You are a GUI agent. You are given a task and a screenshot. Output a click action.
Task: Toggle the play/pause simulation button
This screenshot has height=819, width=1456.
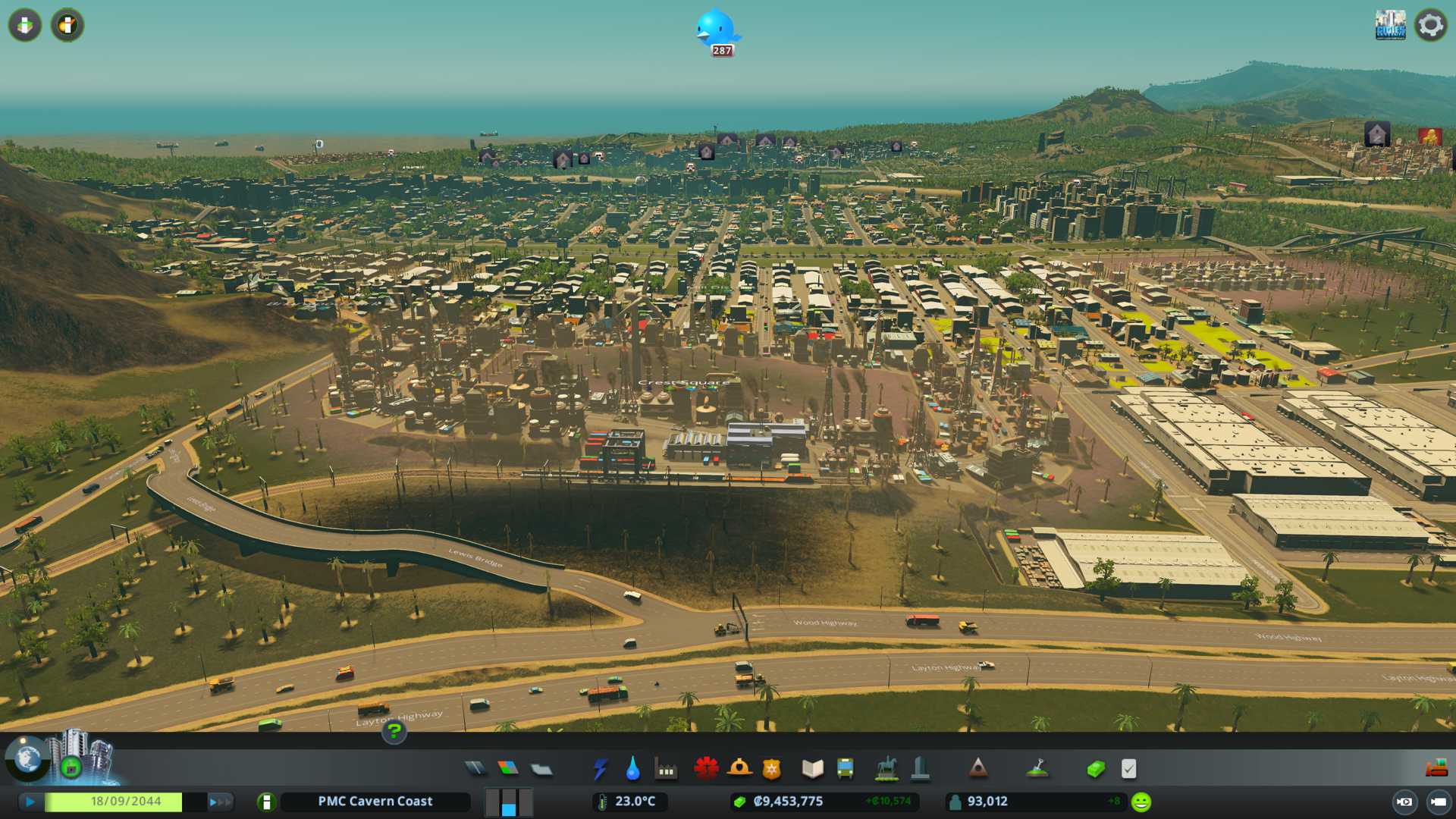(x=30, y=802)
